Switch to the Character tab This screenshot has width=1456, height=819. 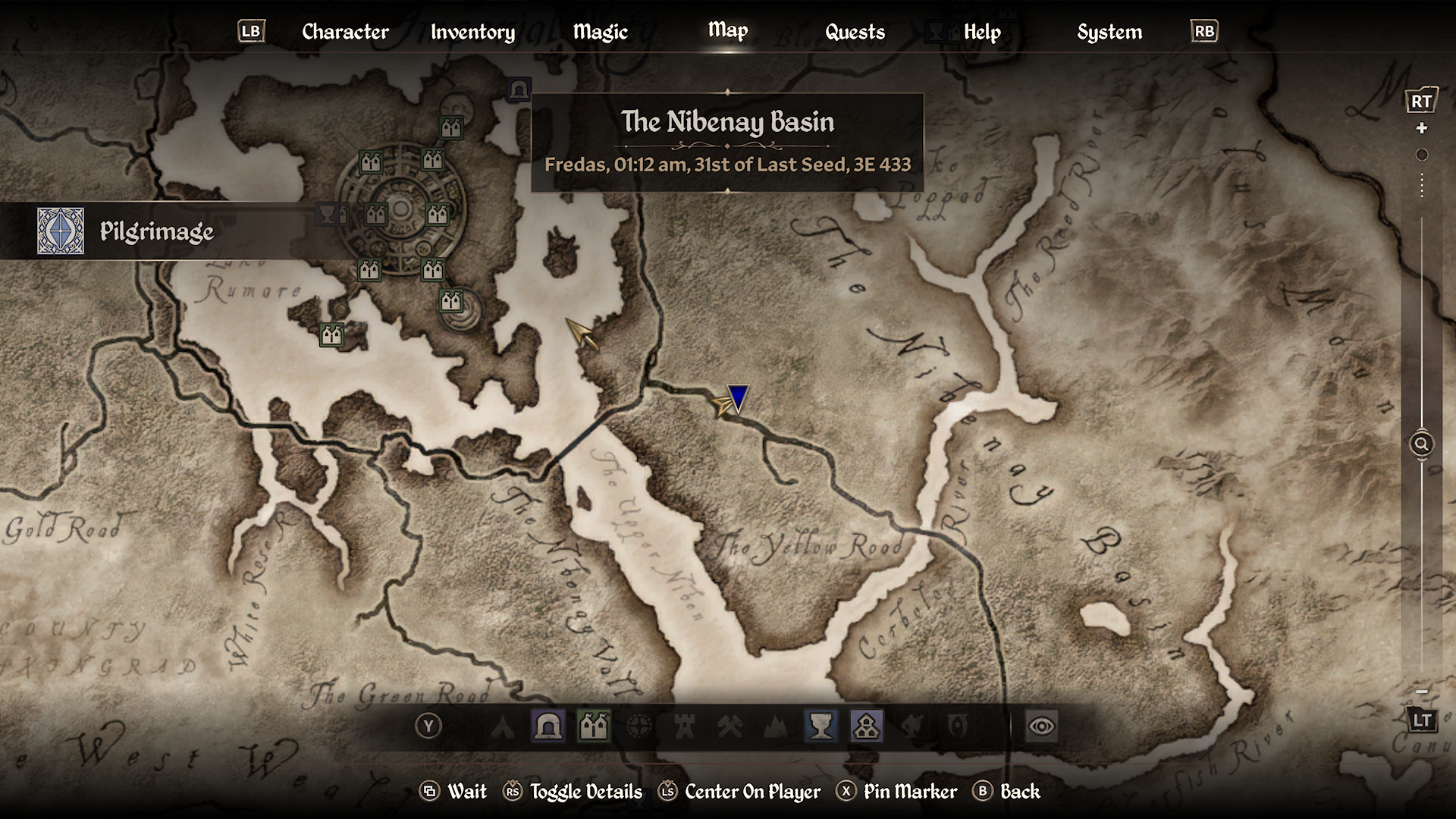345,32
